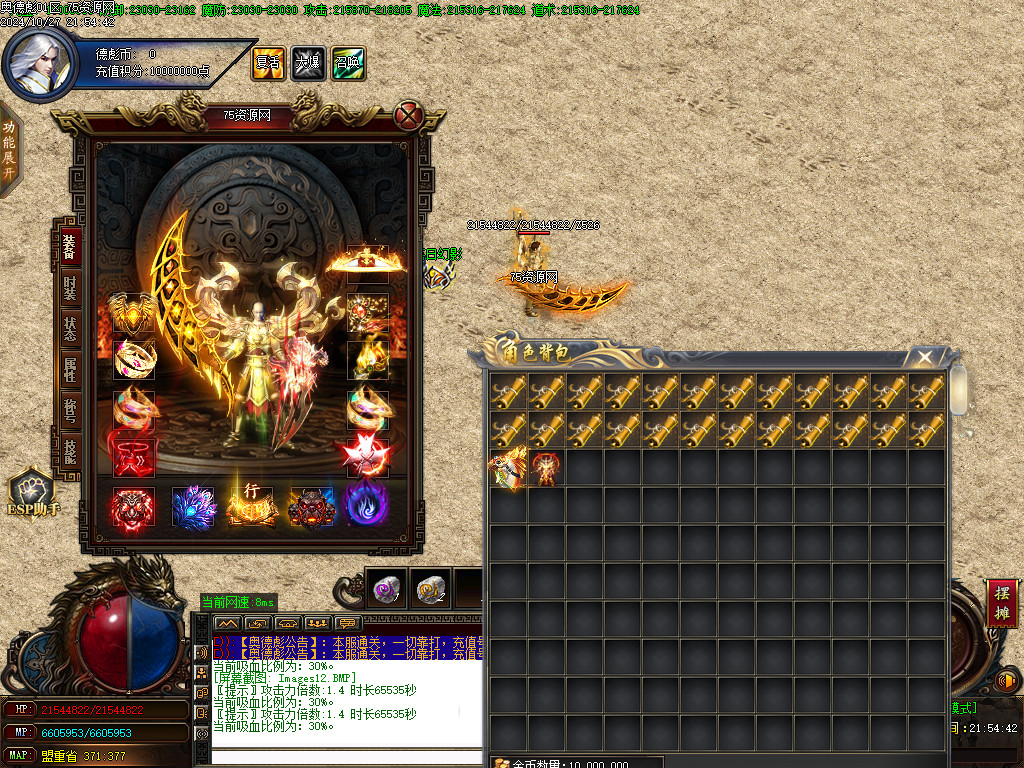Switch to the 称号 title tab
The width and height of the screenshot is (1024, 768).
click(69, 410)
